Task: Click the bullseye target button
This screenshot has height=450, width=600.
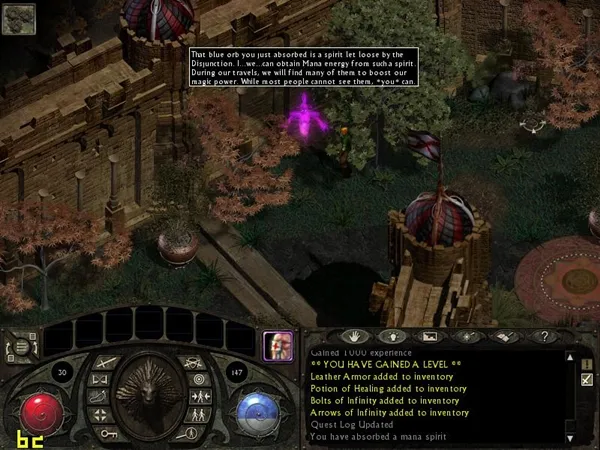Action: point(199,379)
